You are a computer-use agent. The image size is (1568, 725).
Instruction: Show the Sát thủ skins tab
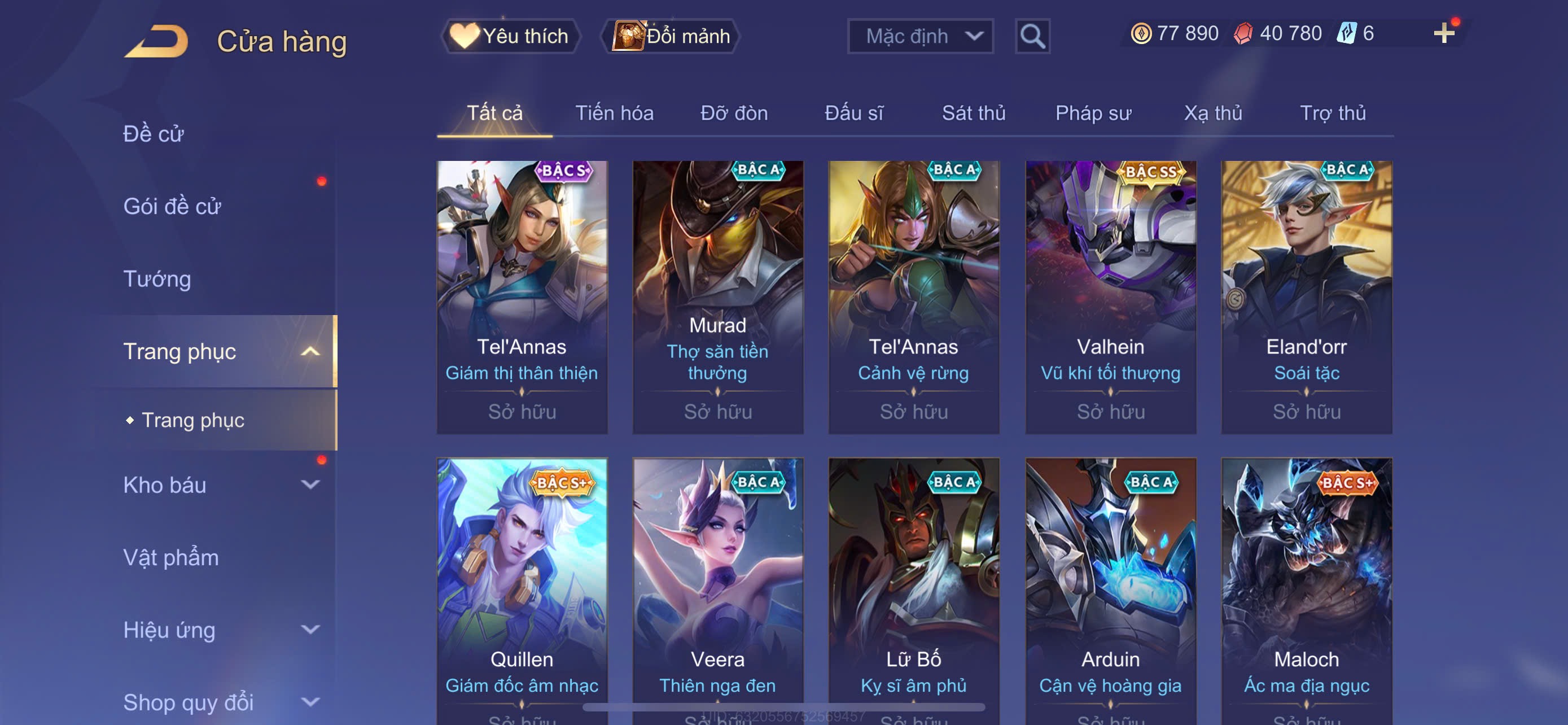pos(973,113)
